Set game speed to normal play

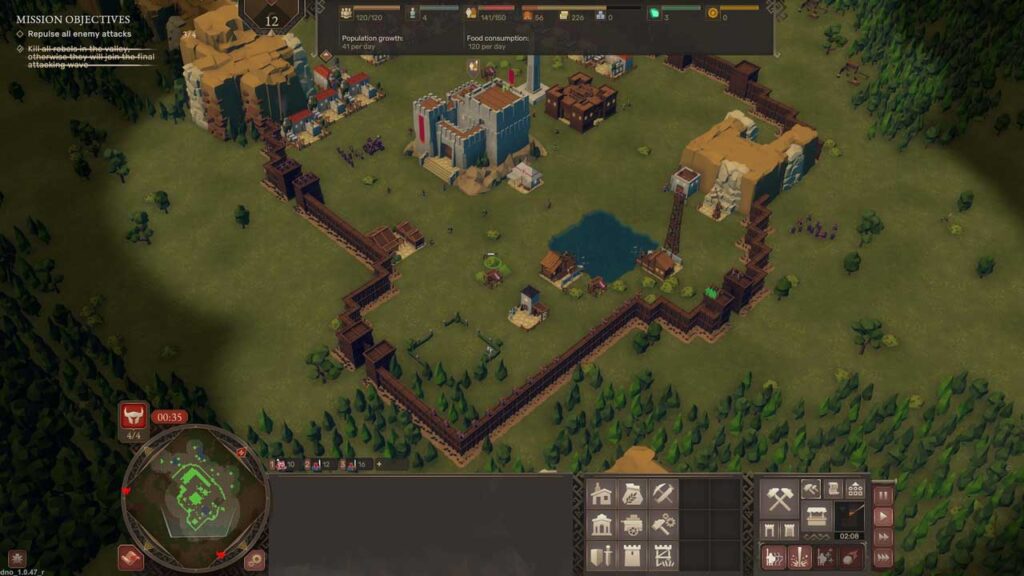tap(883, 517)
